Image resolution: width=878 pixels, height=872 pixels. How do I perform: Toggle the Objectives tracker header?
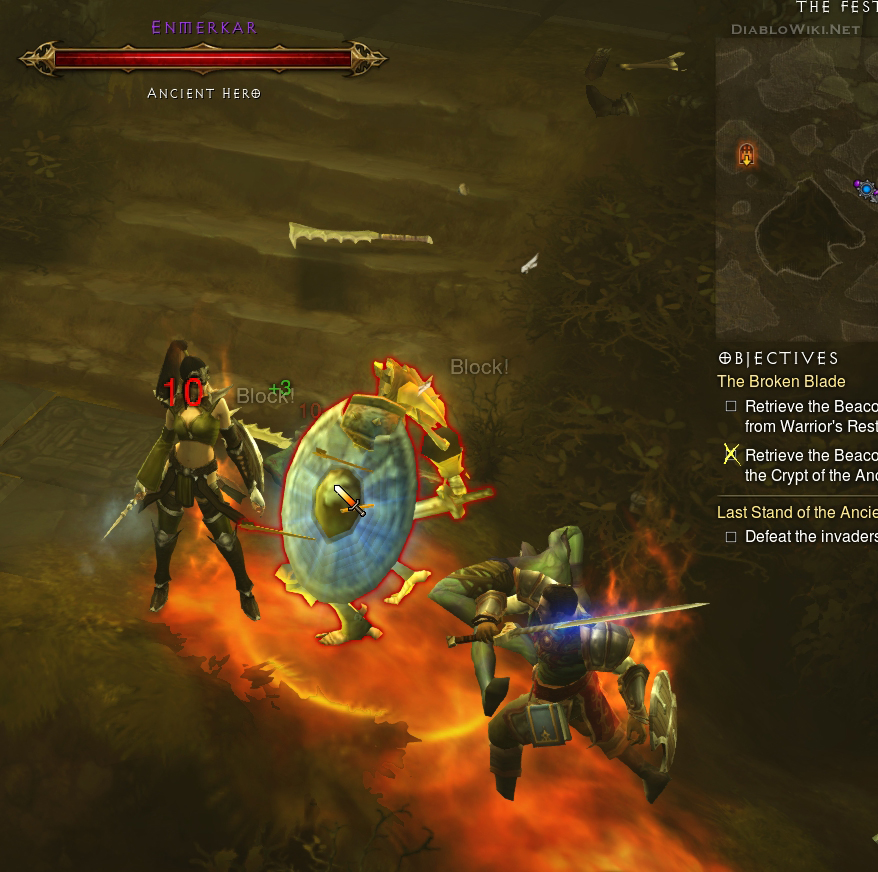[779, 358]
